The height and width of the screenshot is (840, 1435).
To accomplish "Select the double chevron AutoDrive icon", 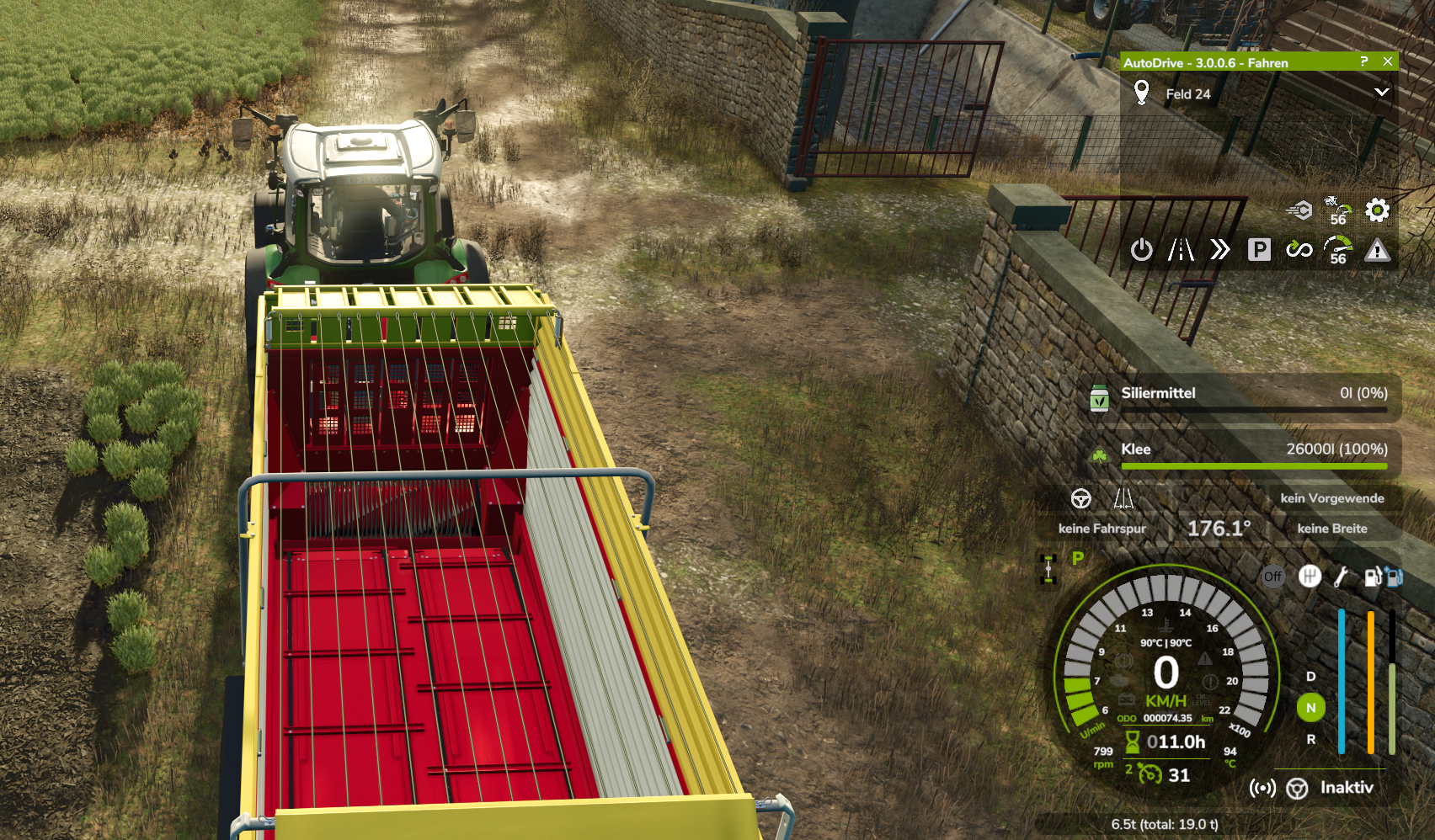I will [1219, 250].
